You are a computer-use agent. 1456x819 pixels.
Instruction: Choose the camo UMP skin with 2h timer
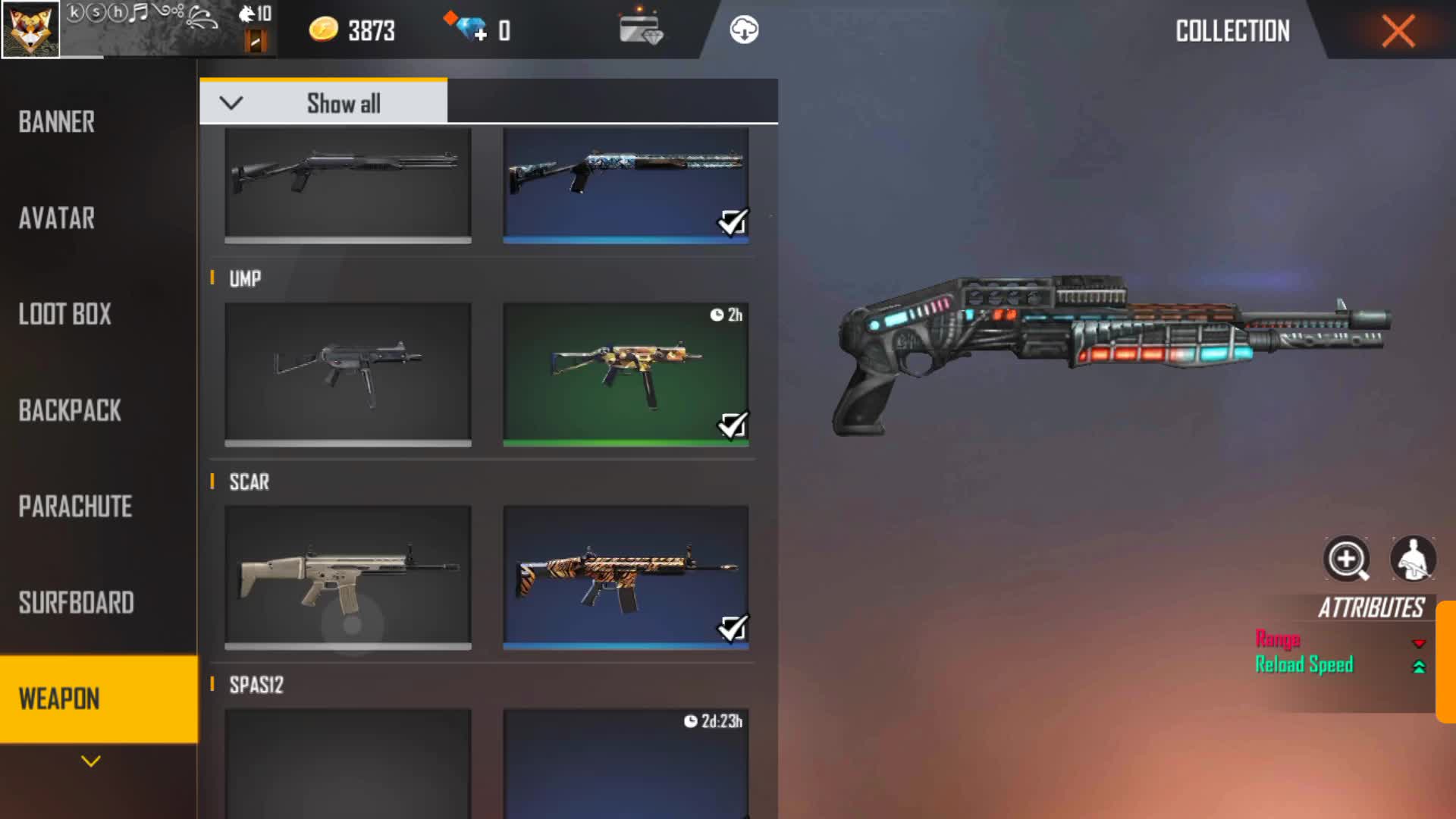pyautogui.click(x=626, y=373)
